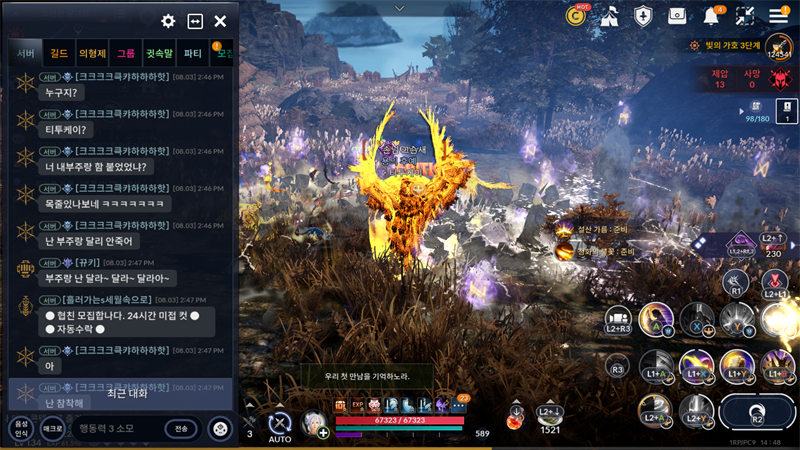
Task: Open the gold coin HOT shop icon
Action: point(575,15)
